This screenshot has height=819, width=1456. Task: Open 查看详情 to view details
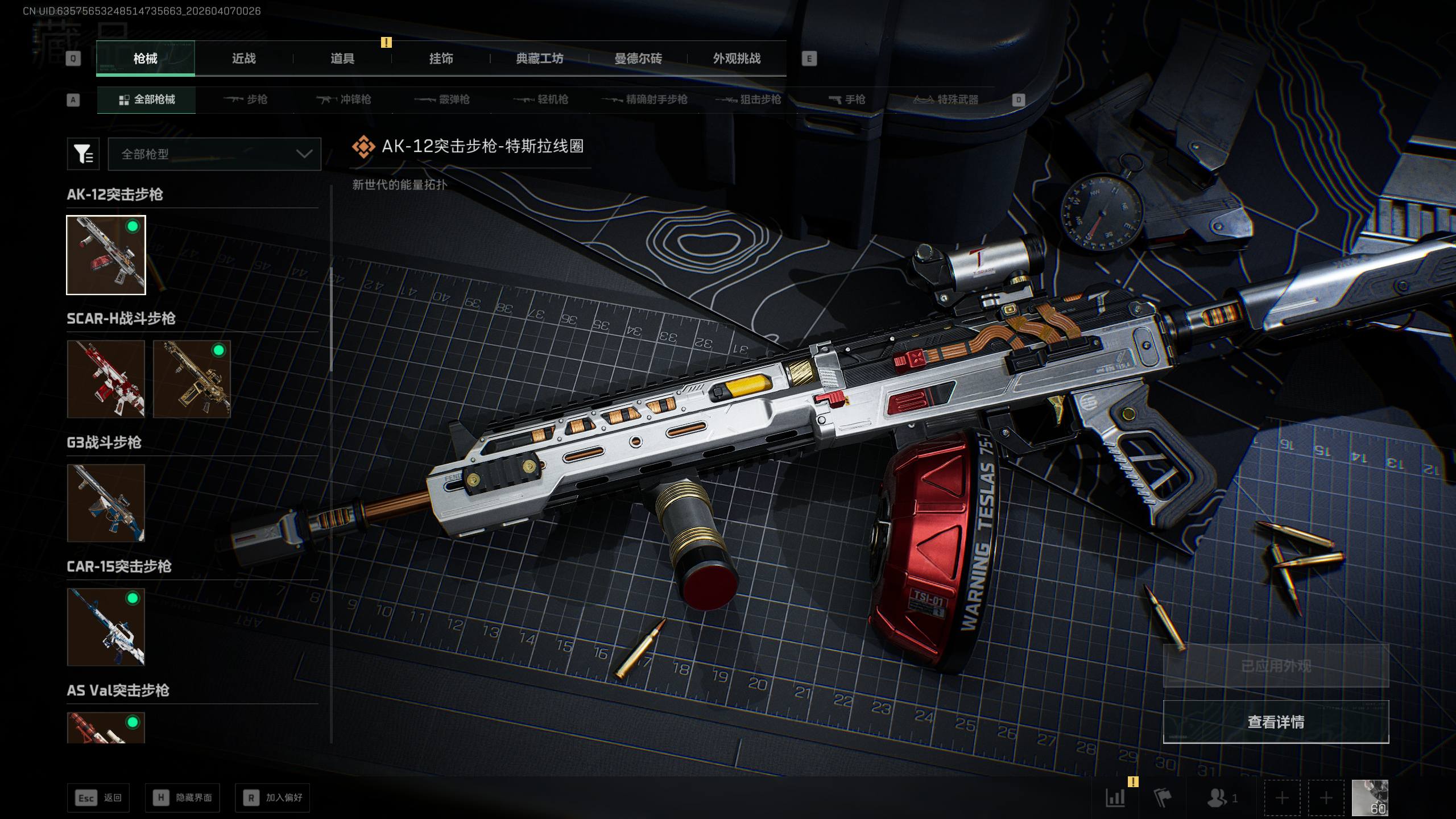[x=1276, y=722]
